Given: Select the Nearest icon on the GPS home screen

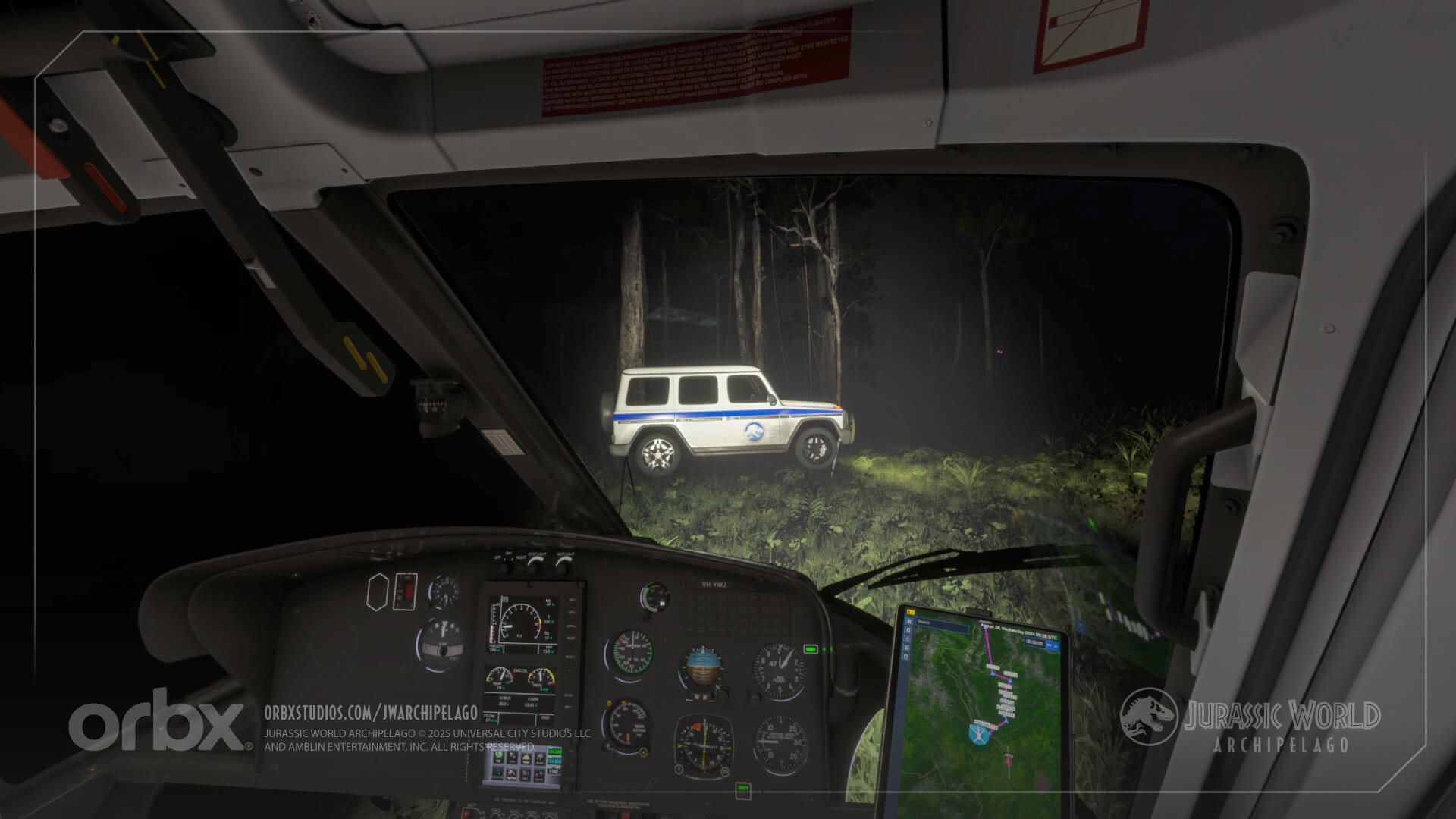Looking at the screenshot, I should [x=538, y=775].
